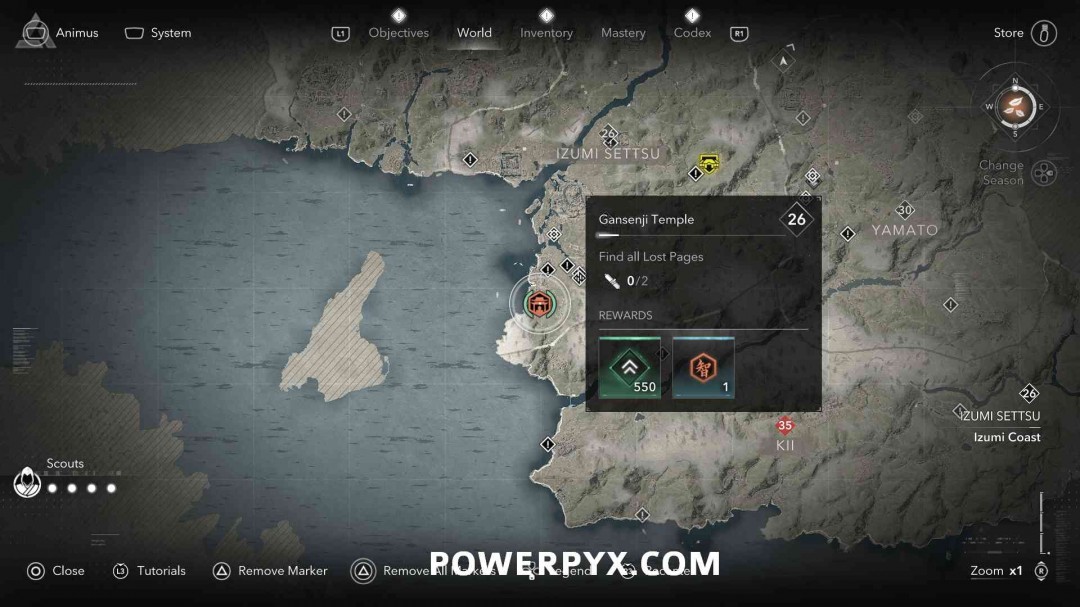Switch to the Codex tab

tap(692, 33)
